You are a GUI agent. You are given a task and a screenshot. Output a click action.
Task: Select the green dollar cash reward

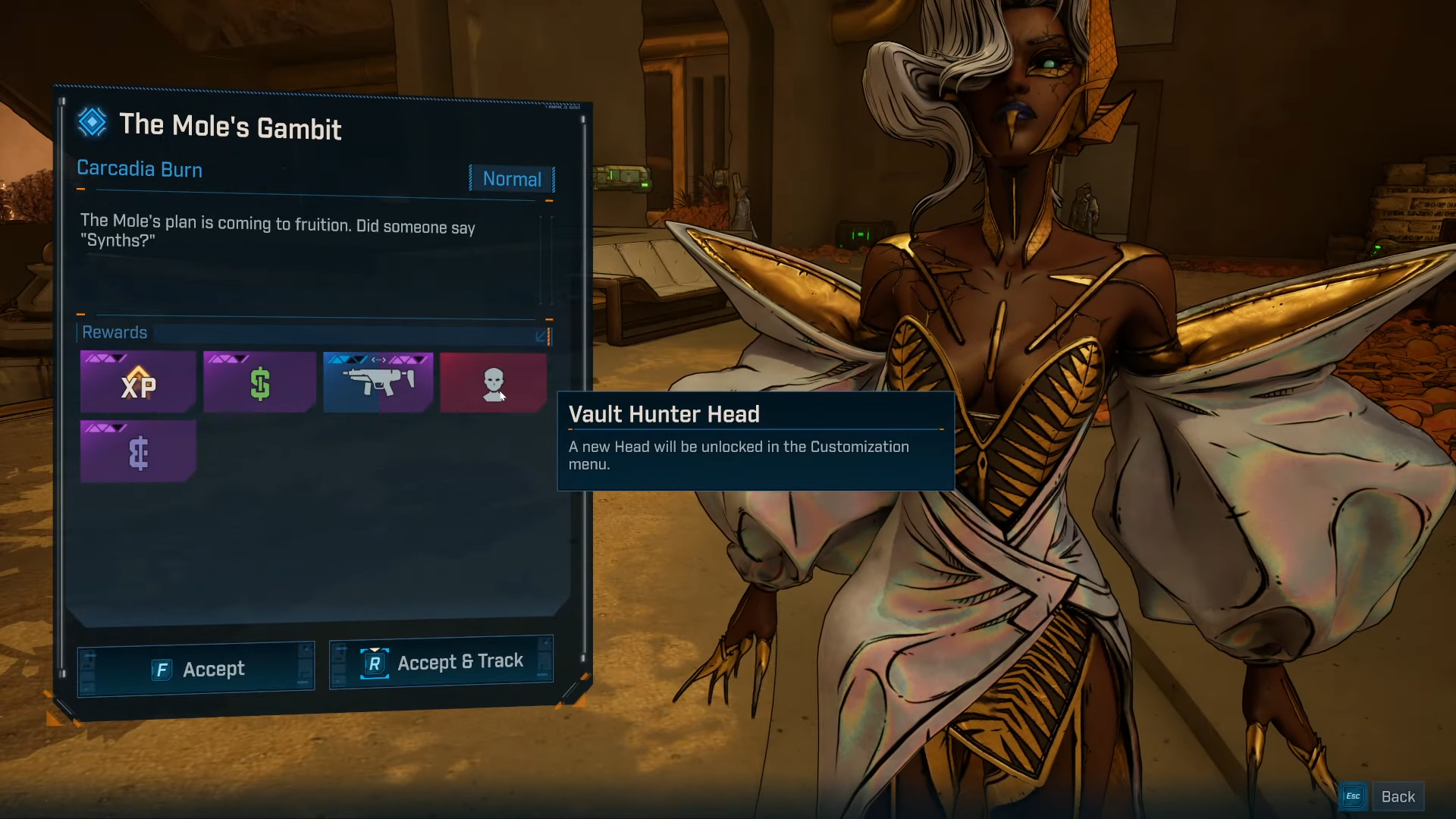259,383
